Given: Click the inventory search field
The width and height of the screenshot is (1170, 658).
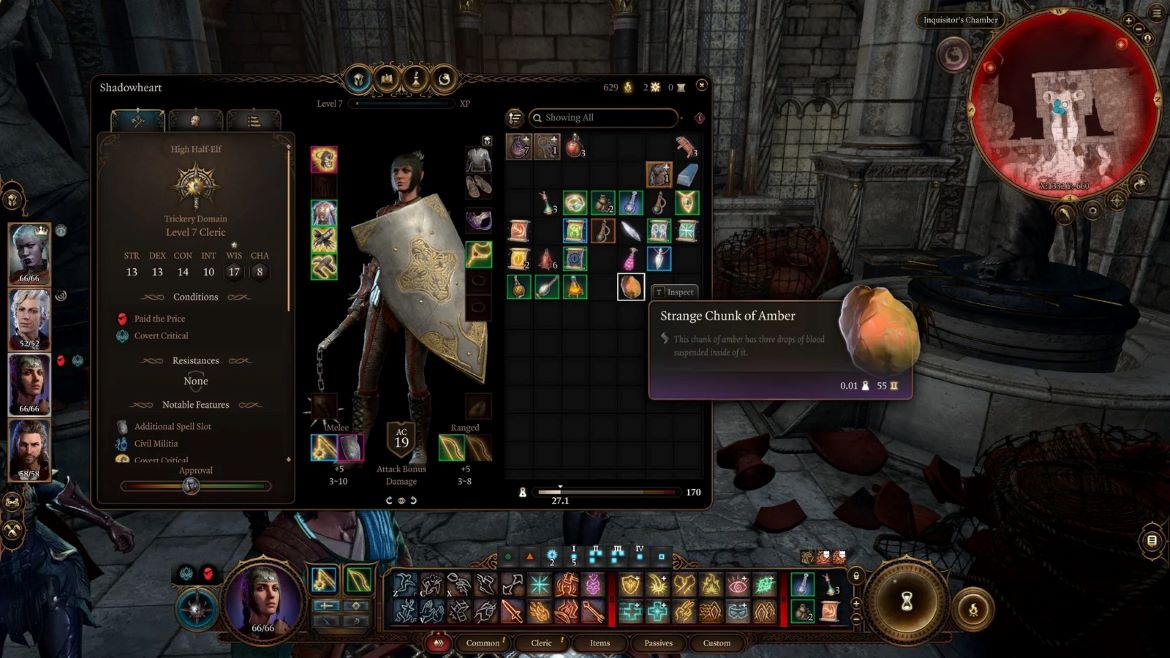Looking at the screenshot, I should (603, 118).
